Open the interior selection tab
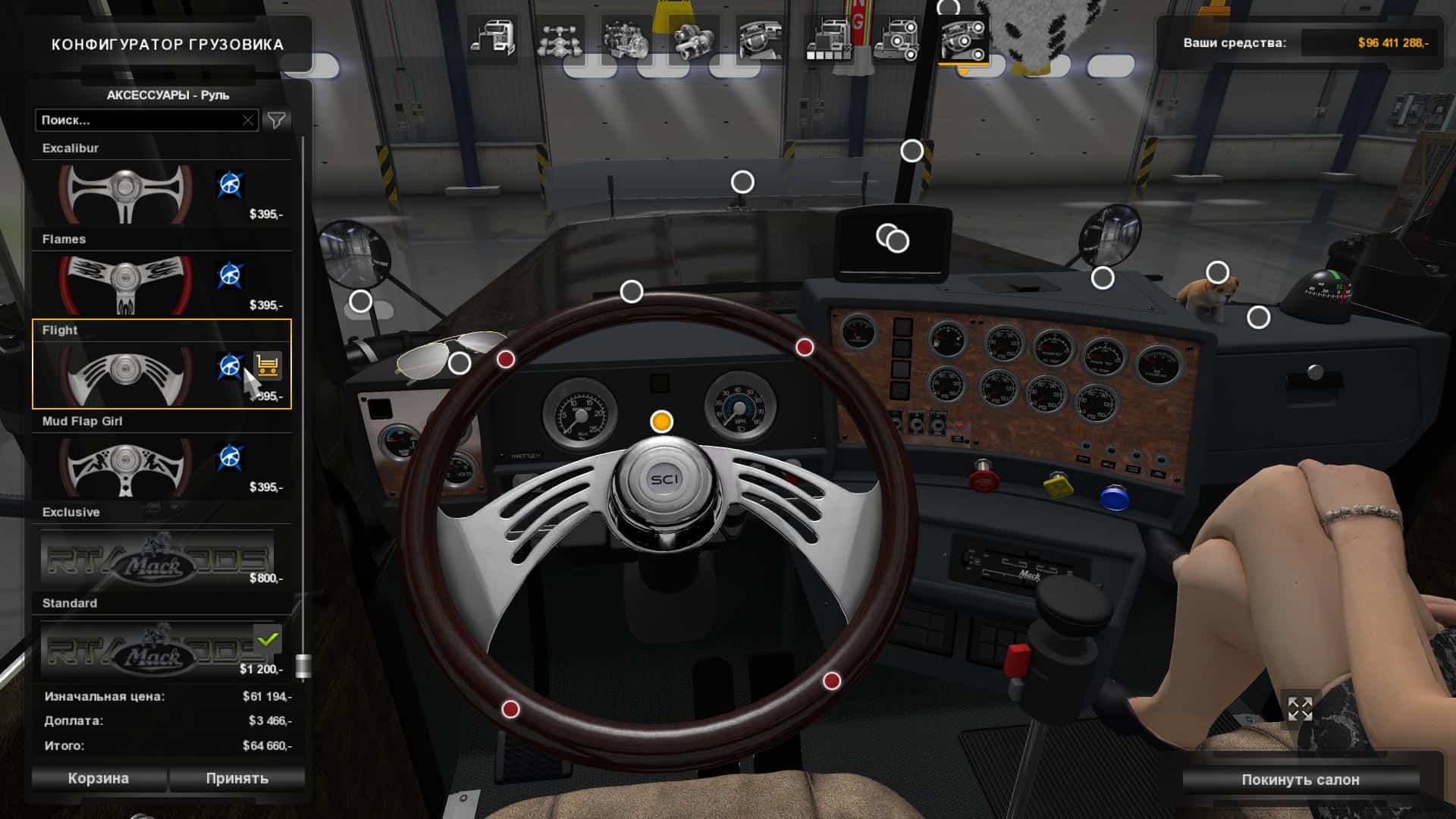Screen dimensions: 1456x819 click(x=761, y=38)
